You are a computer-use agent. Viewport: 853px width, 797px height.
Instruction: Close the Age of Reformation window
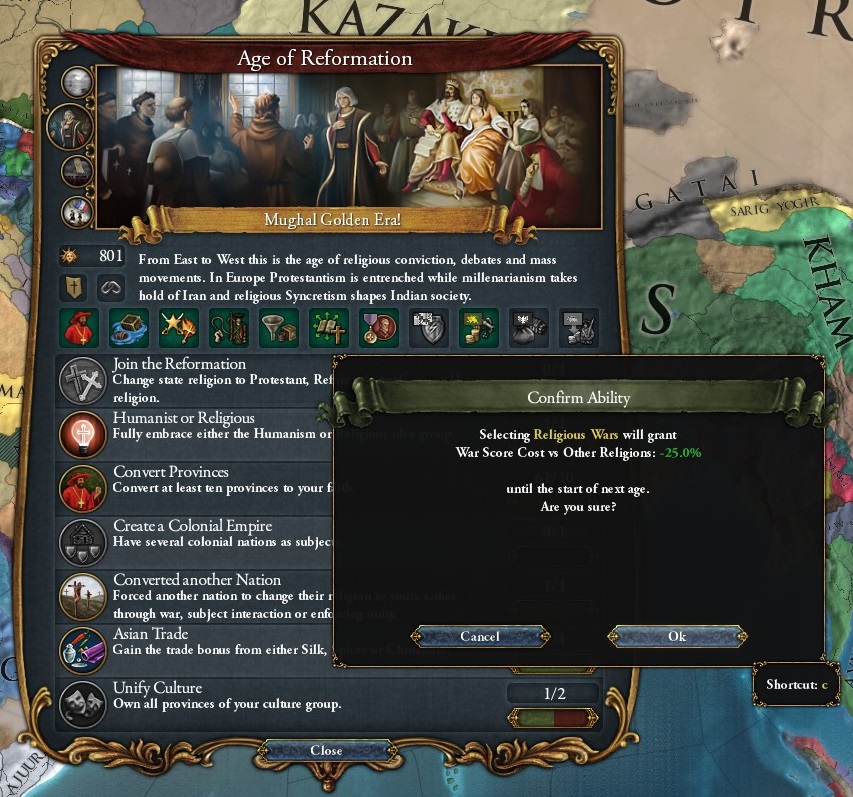coord(326,750)
